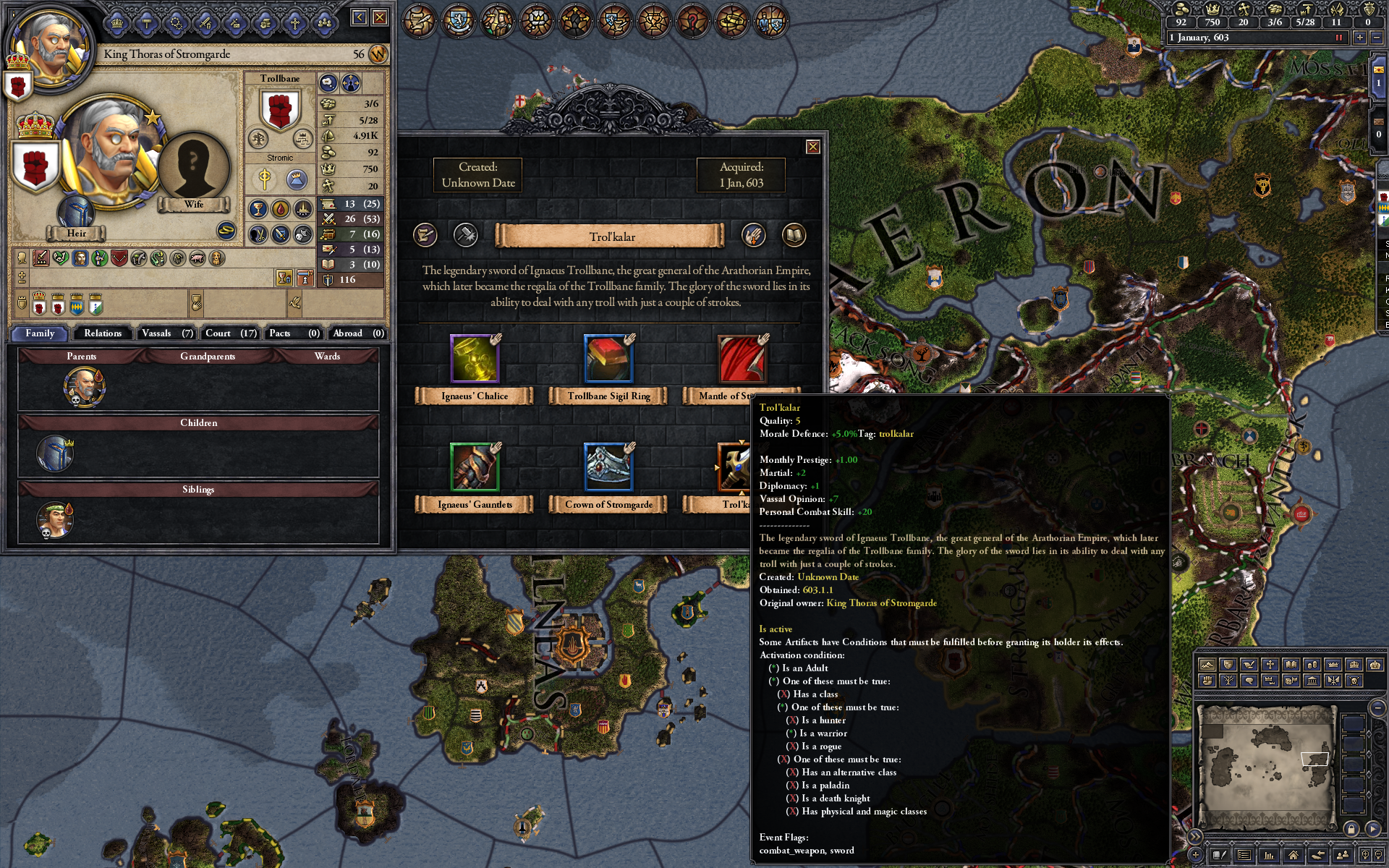Open the Vassals tab
Screen dimensions: 1389x868
point(166,333)
